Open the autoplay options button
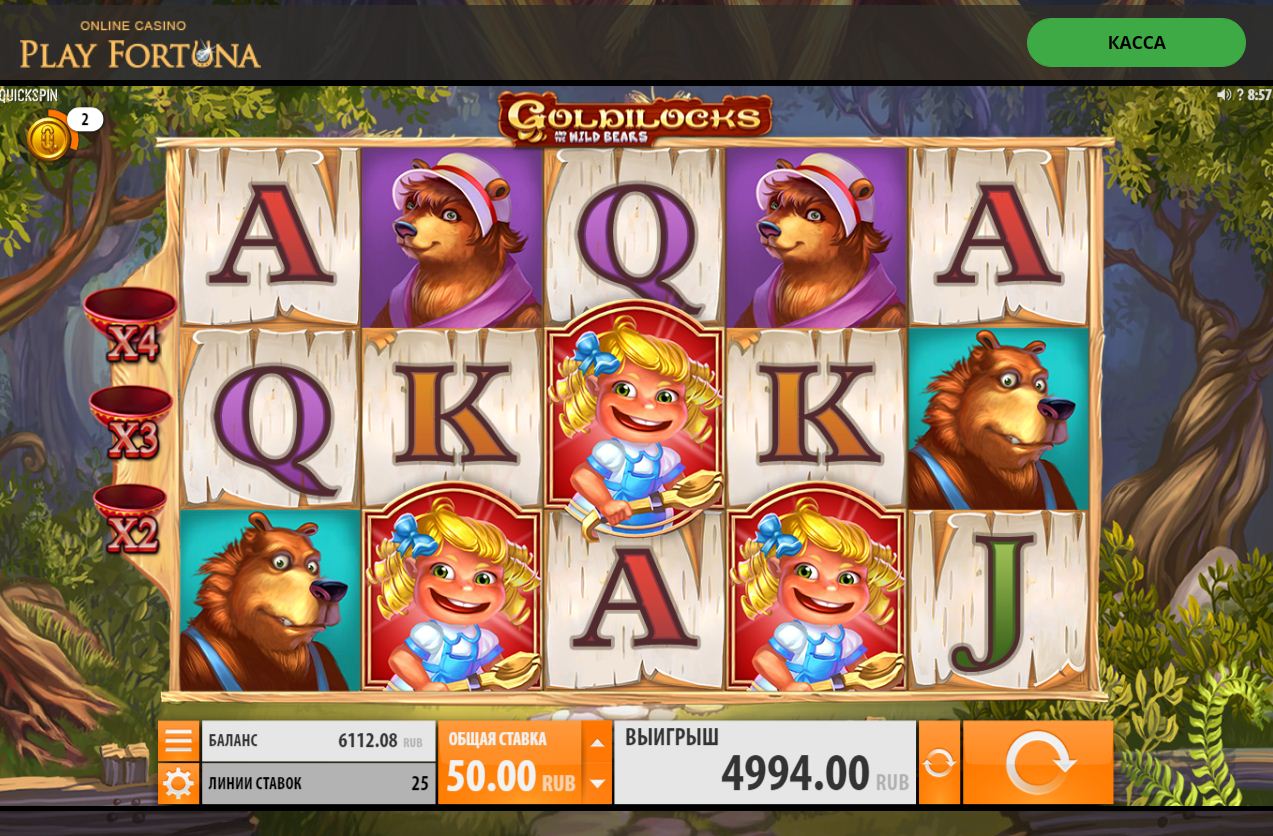Image resolution: width=1273 pixels, height=836 pixels. [939, 763]
